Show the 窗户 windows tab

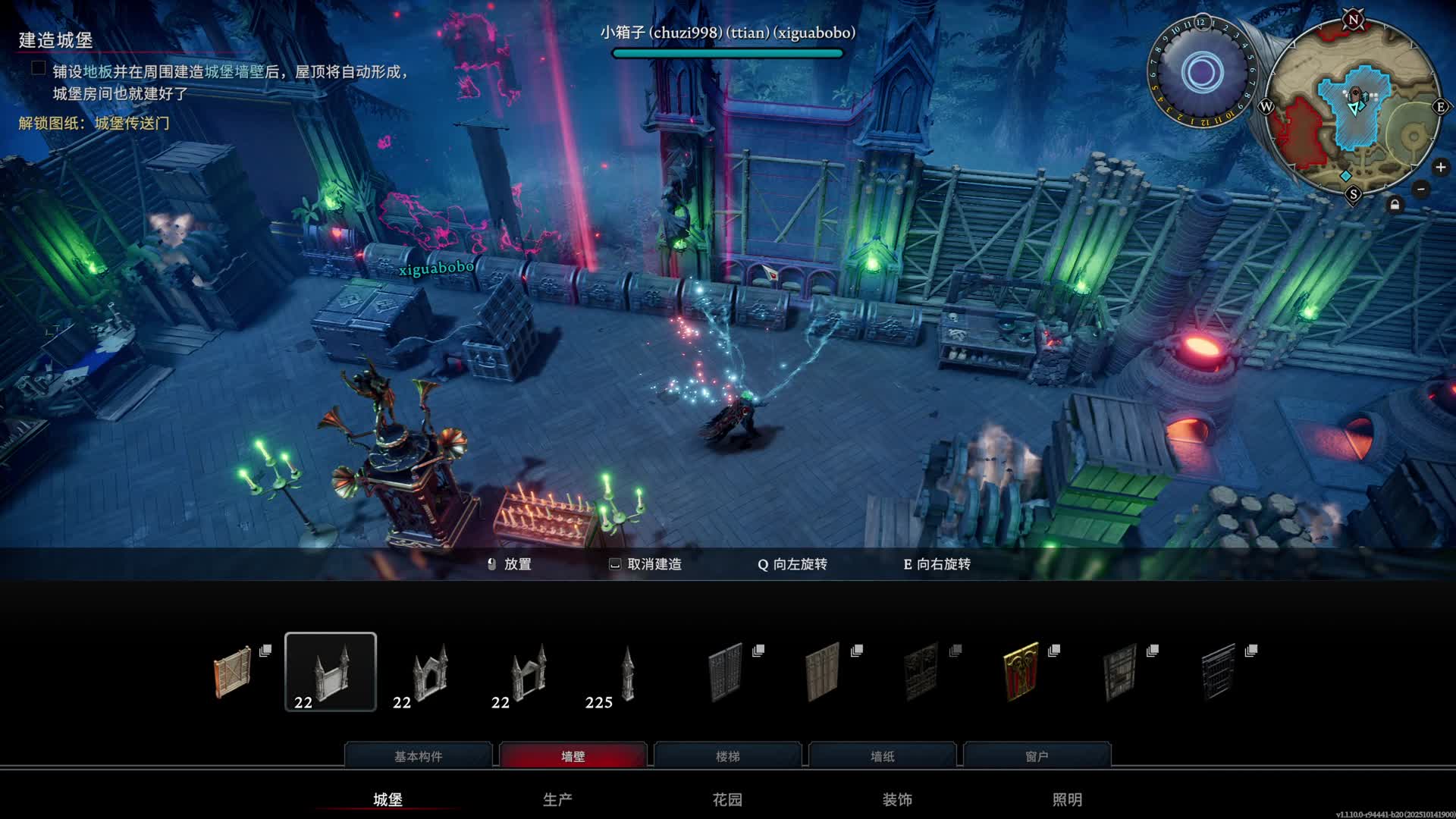tap(1037, 756)
